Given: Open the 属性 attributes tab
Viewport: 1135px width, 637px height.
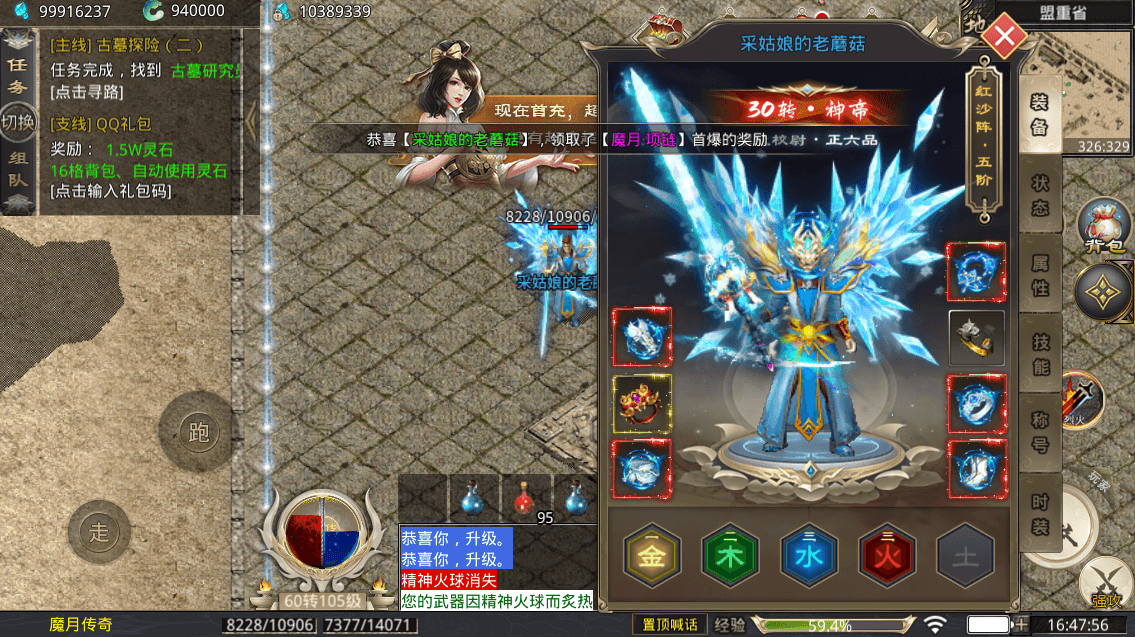Looking at the screenshot, I should 1040,274.
